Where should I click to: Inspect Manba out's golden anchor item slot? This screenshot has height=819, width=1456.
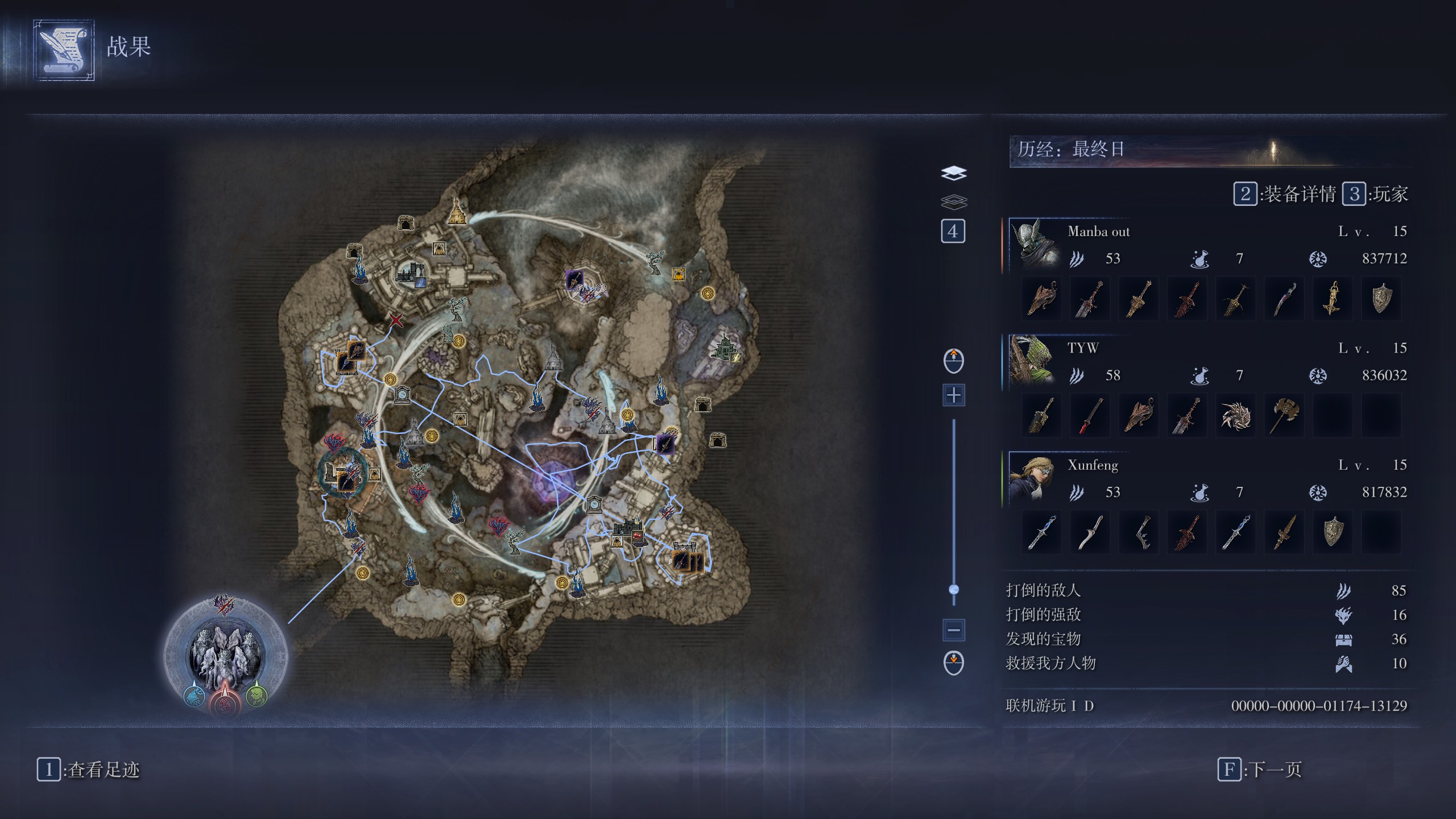pos(1333,298)
